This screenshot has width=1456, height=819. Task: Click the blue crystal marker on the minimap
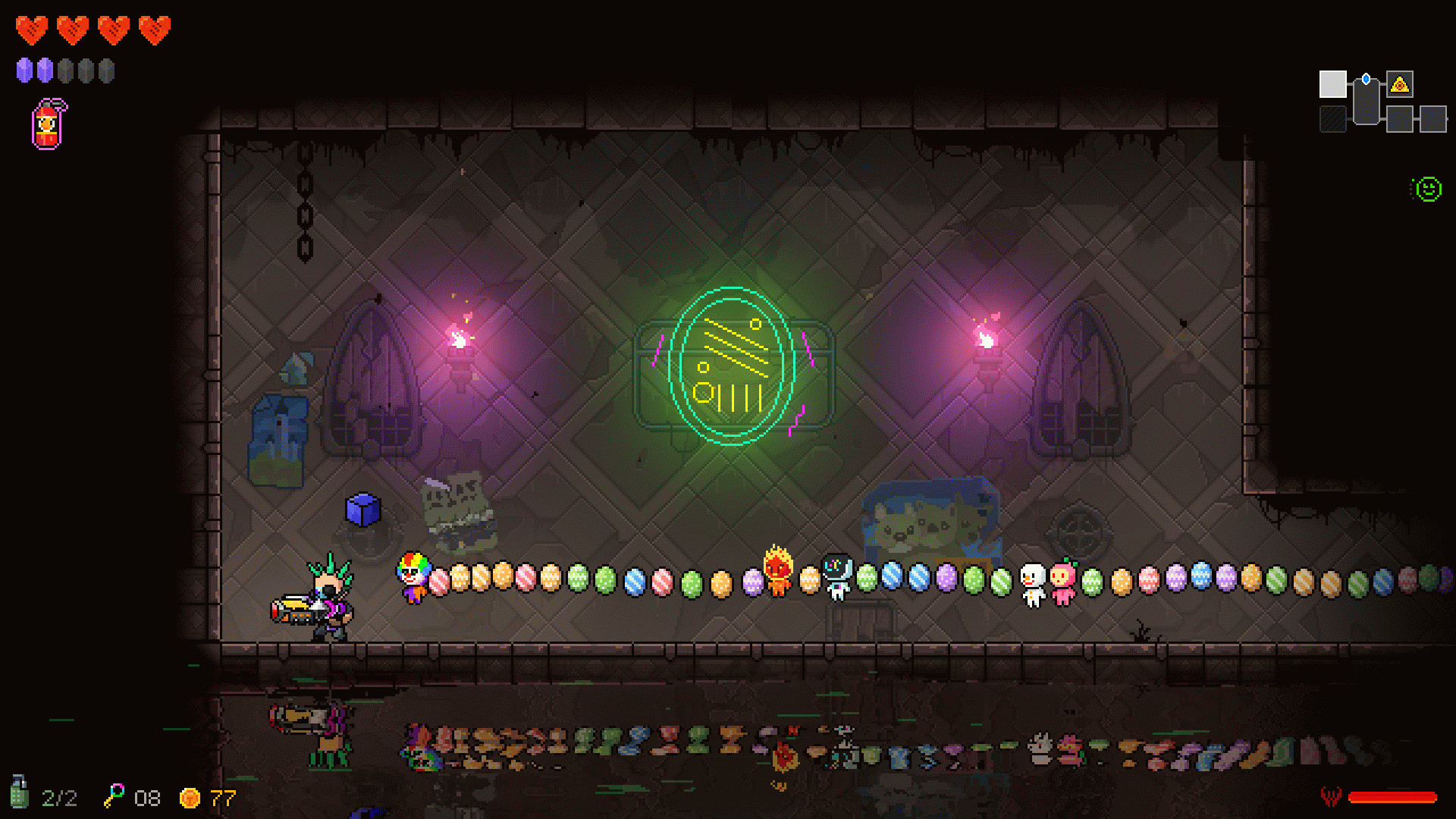(1366, 79)
